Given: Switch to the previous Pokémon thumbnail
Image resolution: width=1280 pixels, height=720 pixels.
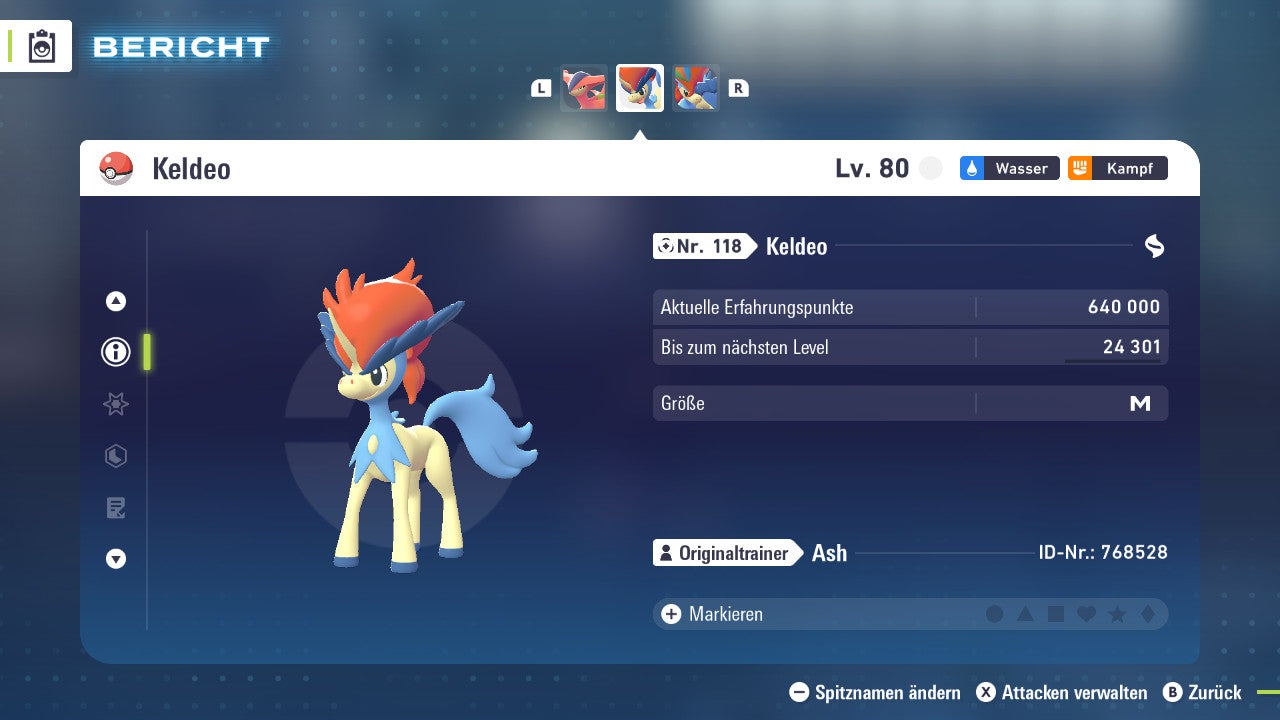Looking at the screenshot, I should [584, 88].
